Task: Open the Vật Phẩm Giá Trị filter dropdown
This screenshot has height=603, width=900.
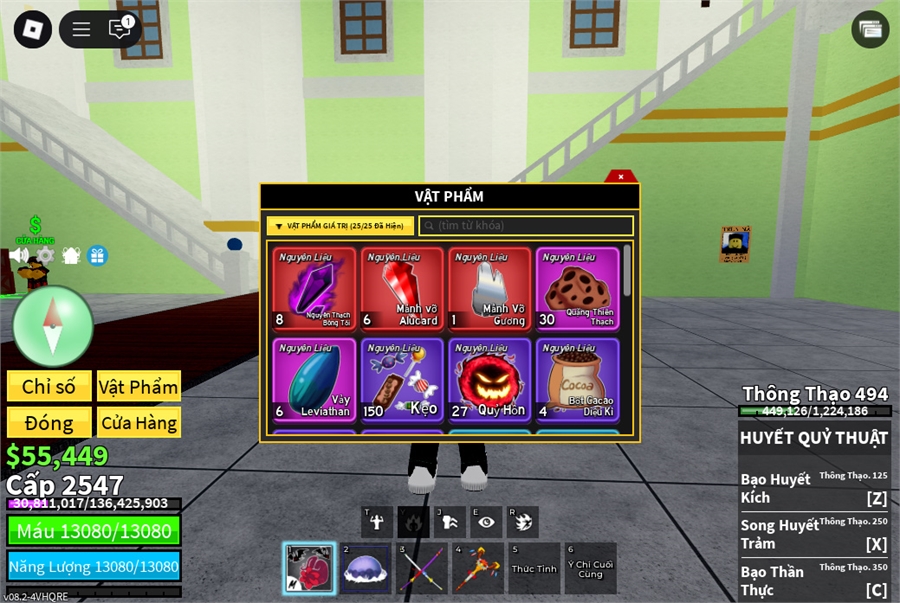Action: click(x=340, y=226)
